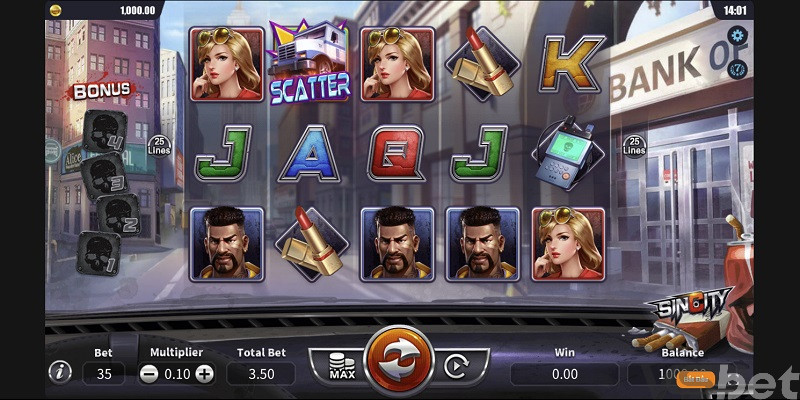Open the gear settings menu
Image resolution: width=800 pixels, height=400 pixels.
[738, 37]
